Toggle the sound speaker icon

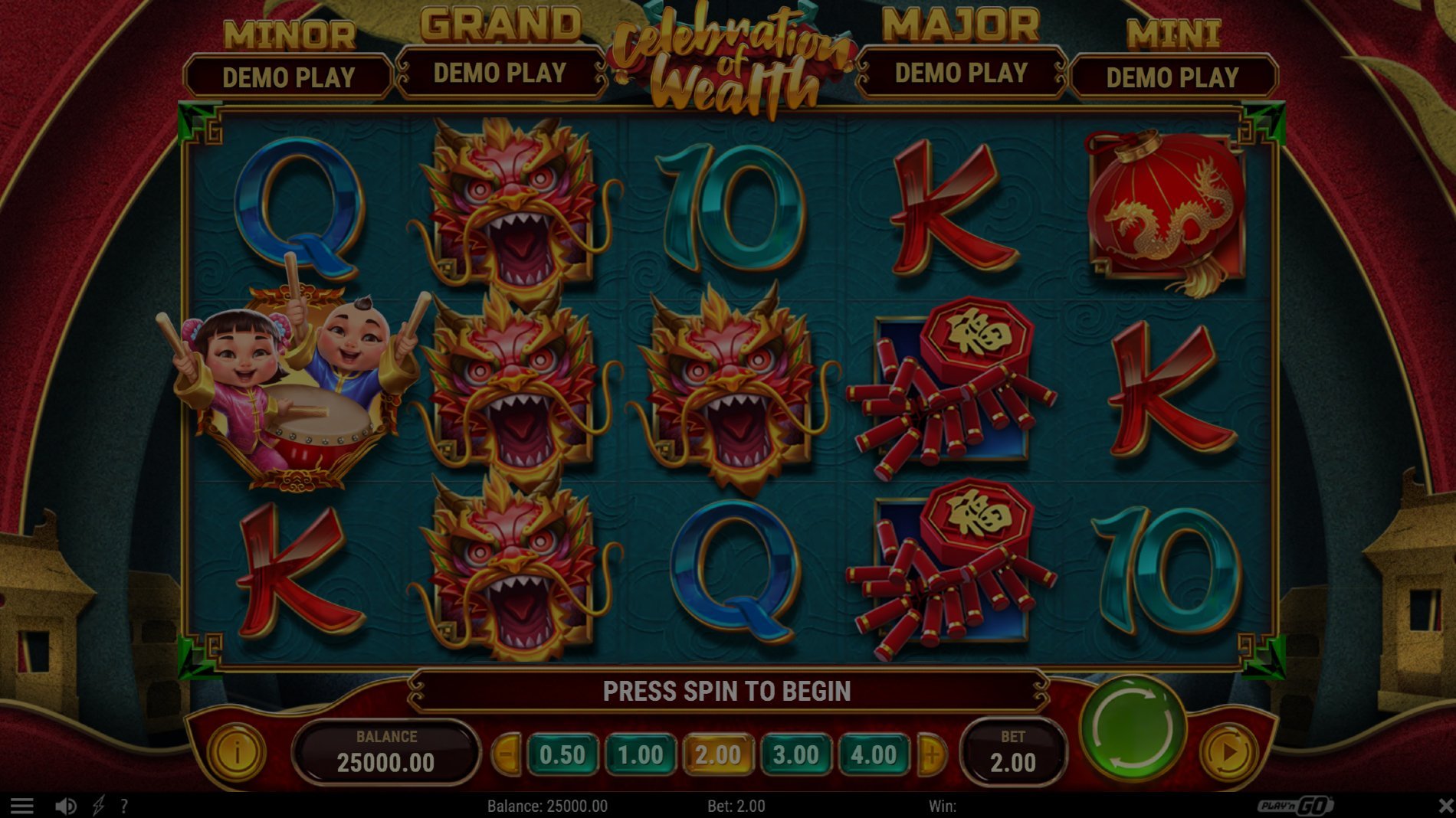click(65, 806)
